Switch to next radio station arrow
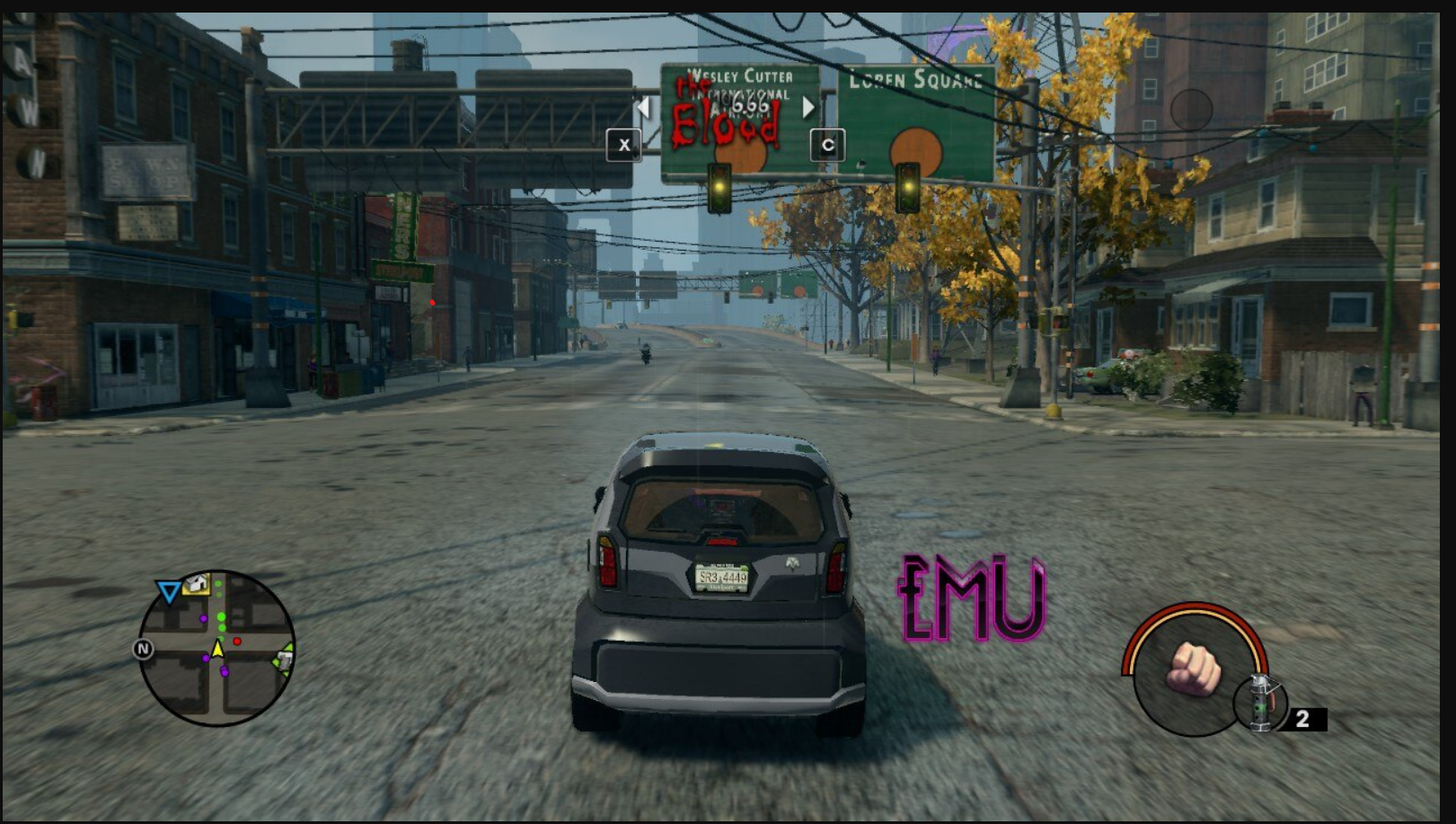 [808, 108]
